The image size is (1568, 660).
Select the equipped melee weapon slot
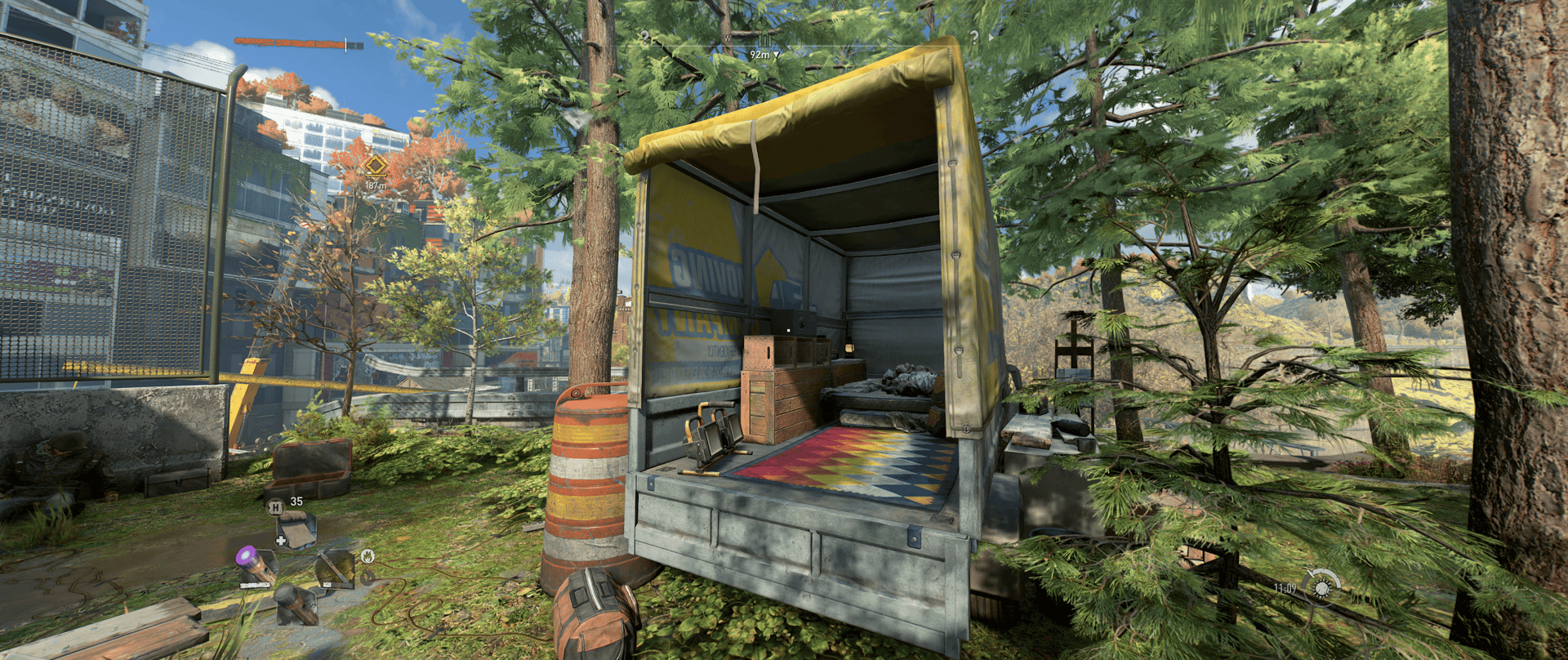336,568
